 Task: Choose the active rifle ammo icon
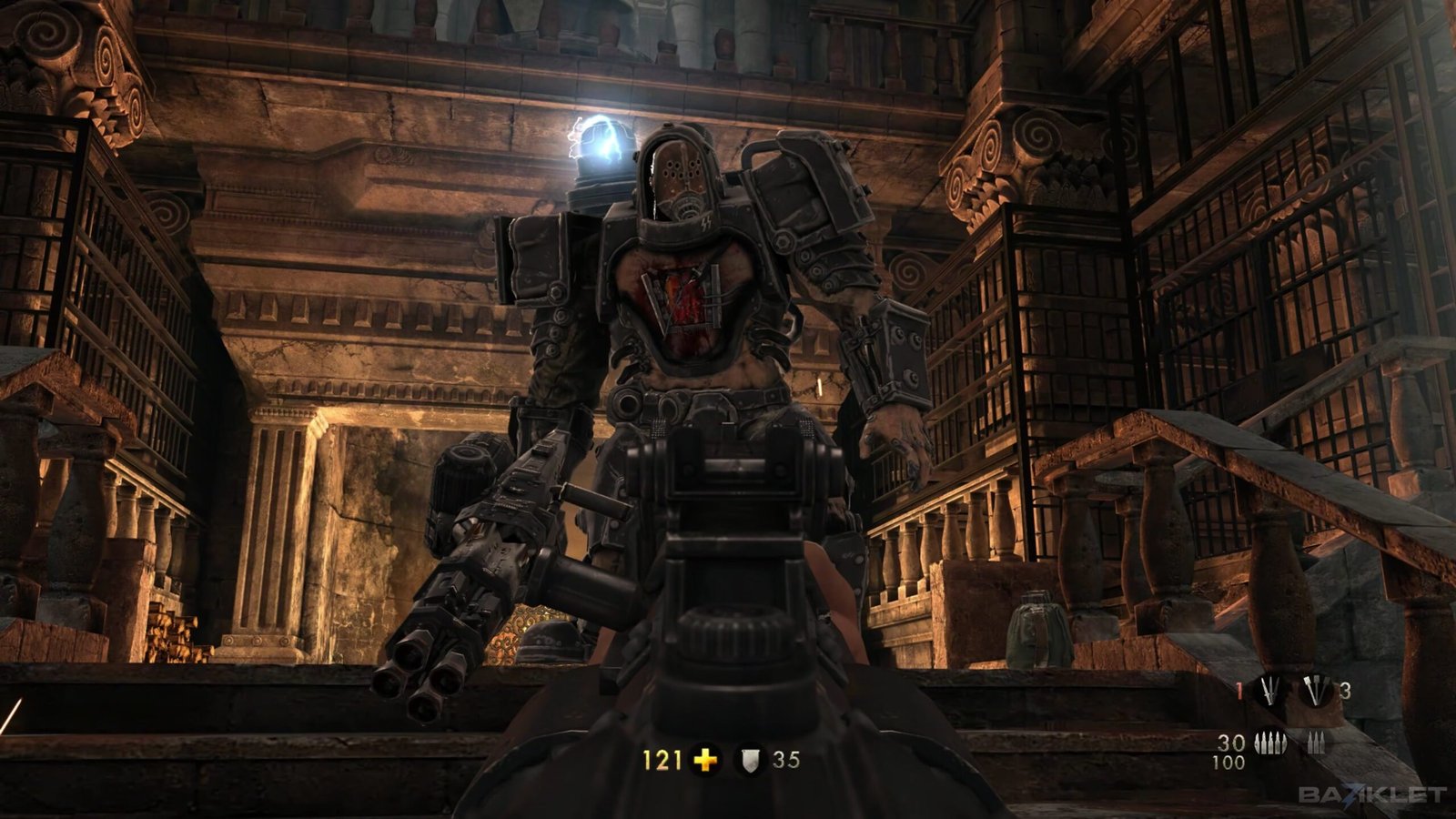click(1269, 743)
